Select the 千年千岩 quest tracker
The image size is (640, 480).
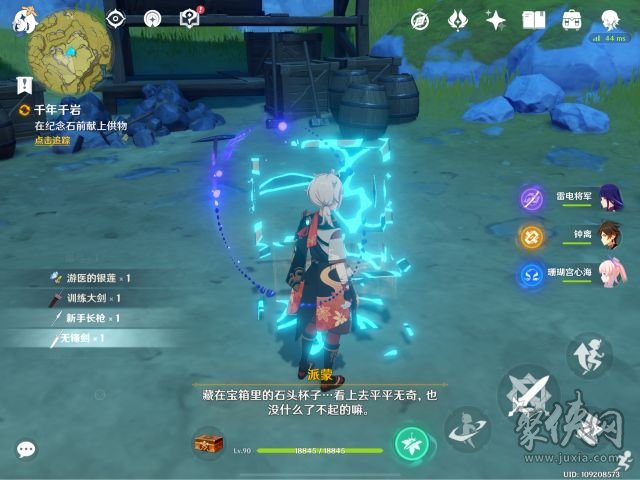(60, 112)
